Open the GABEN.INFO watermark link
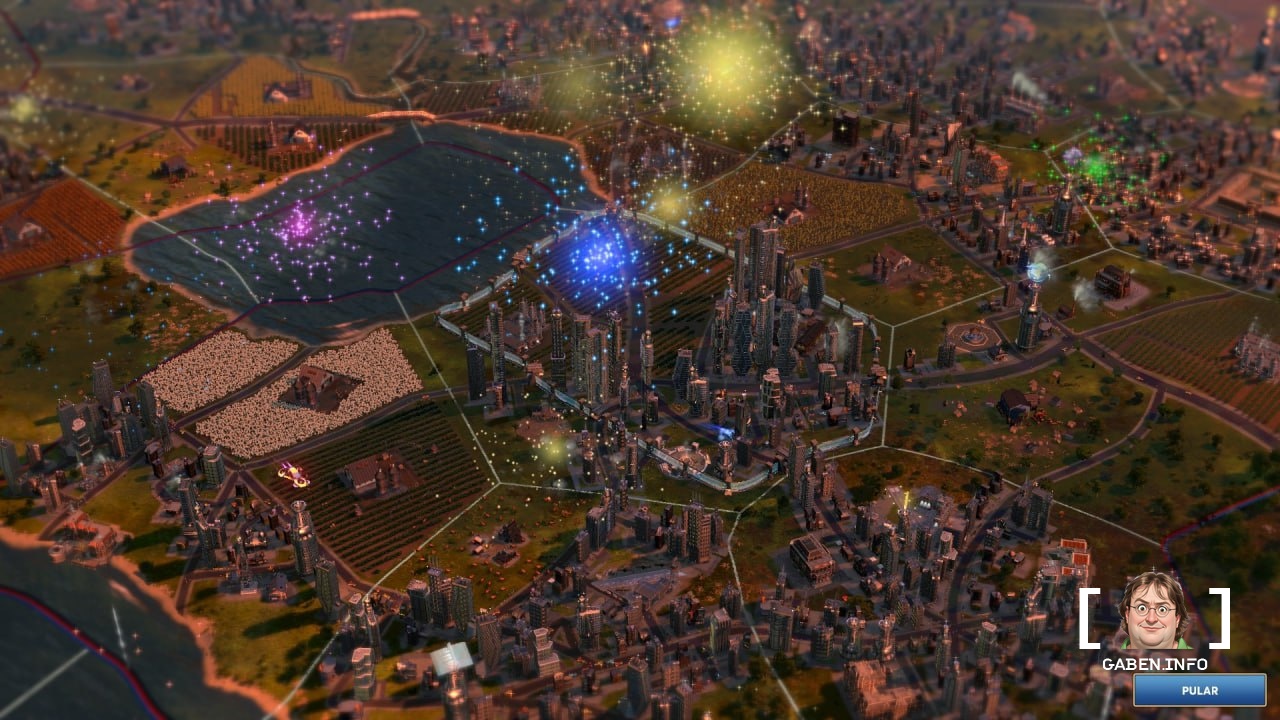 click(1153, 664)
